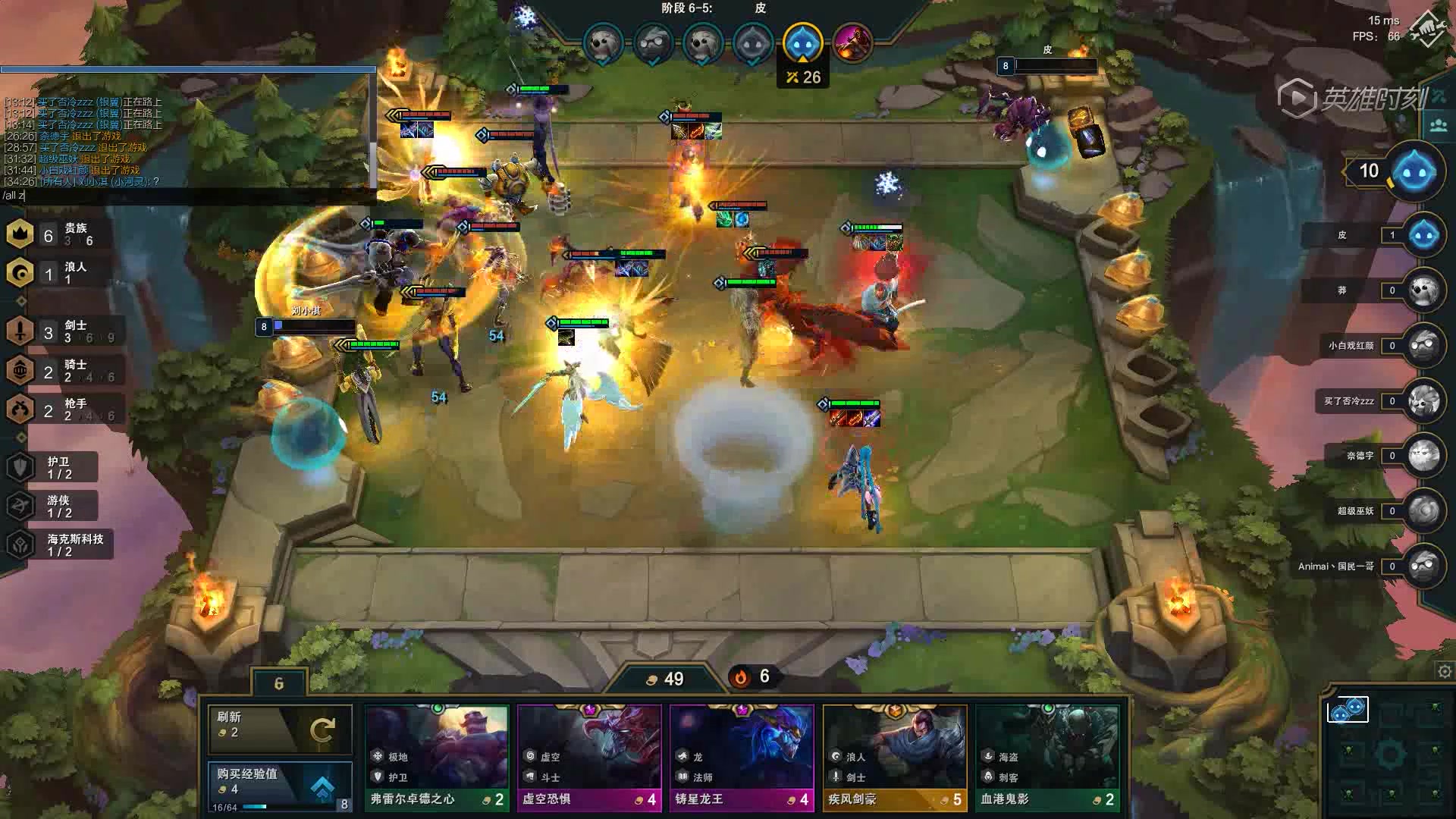Open the settings gear above the shop

(1446, 671)
